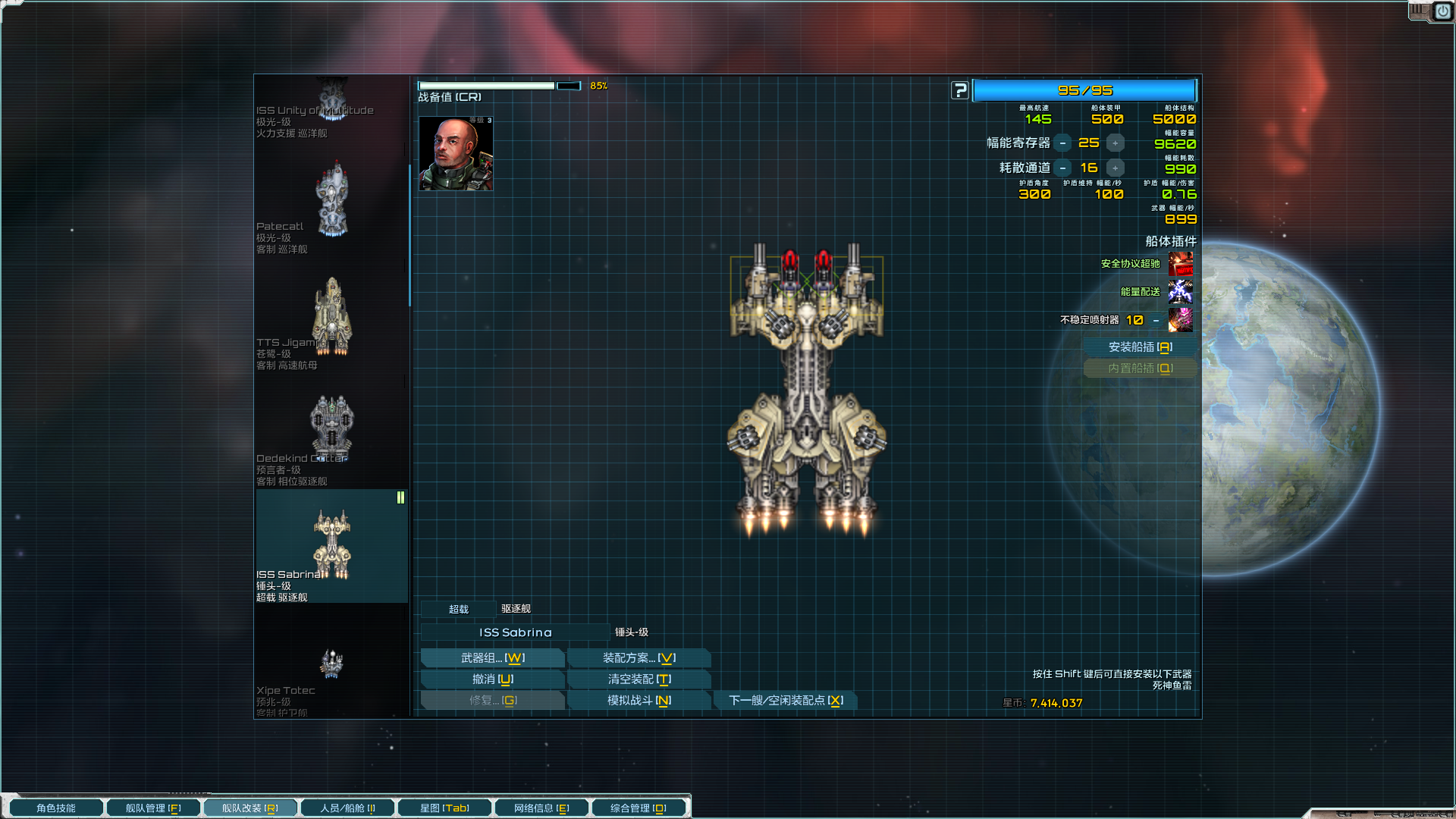Image resolution: width=1456 pixels, height=819 pixels.
Task: Decrease 耗散通道 vents with minus button
Action: (1062, 168)
